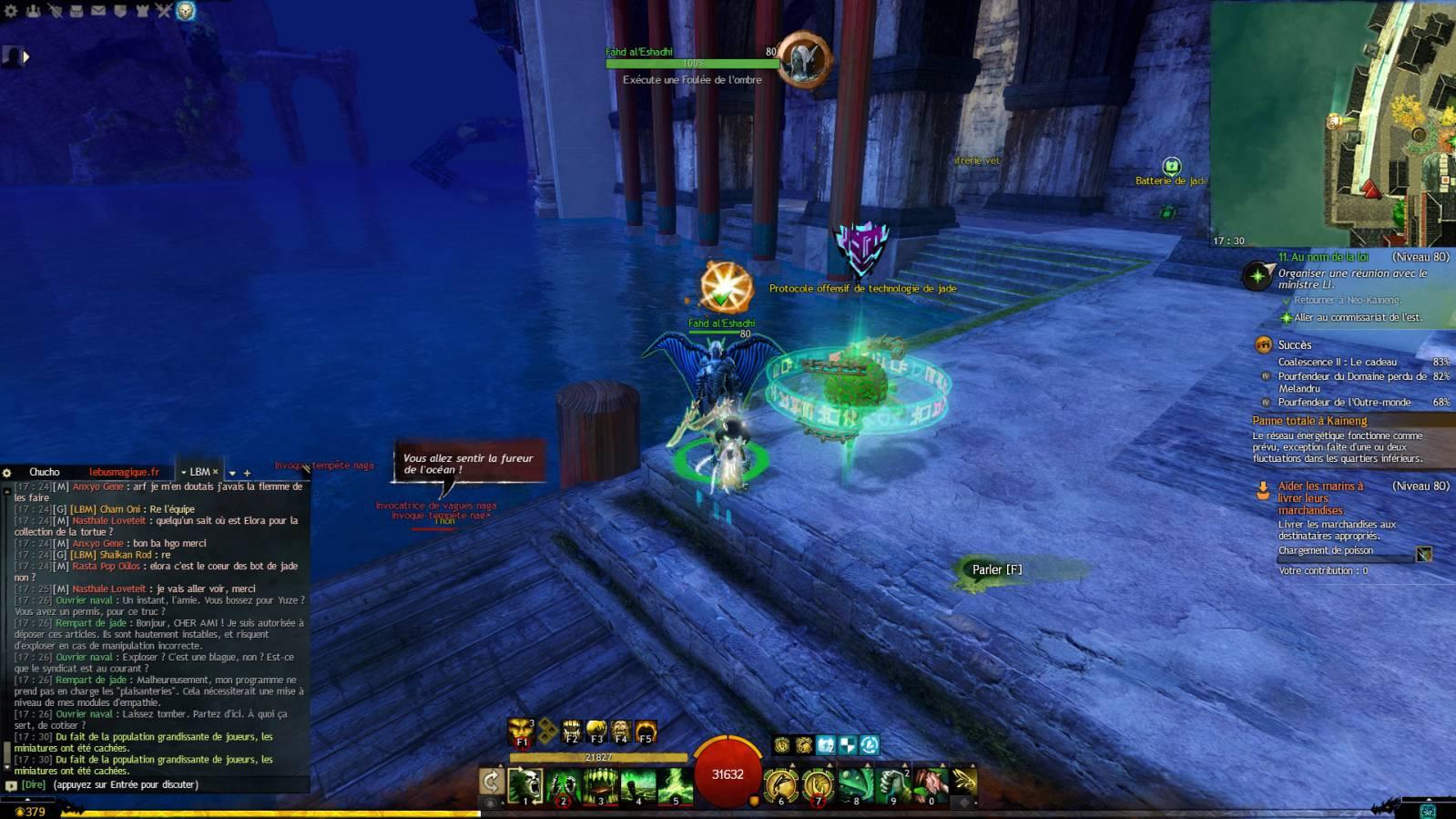
Task: Click the weapon swap button
Action: [x=491, y=782]
